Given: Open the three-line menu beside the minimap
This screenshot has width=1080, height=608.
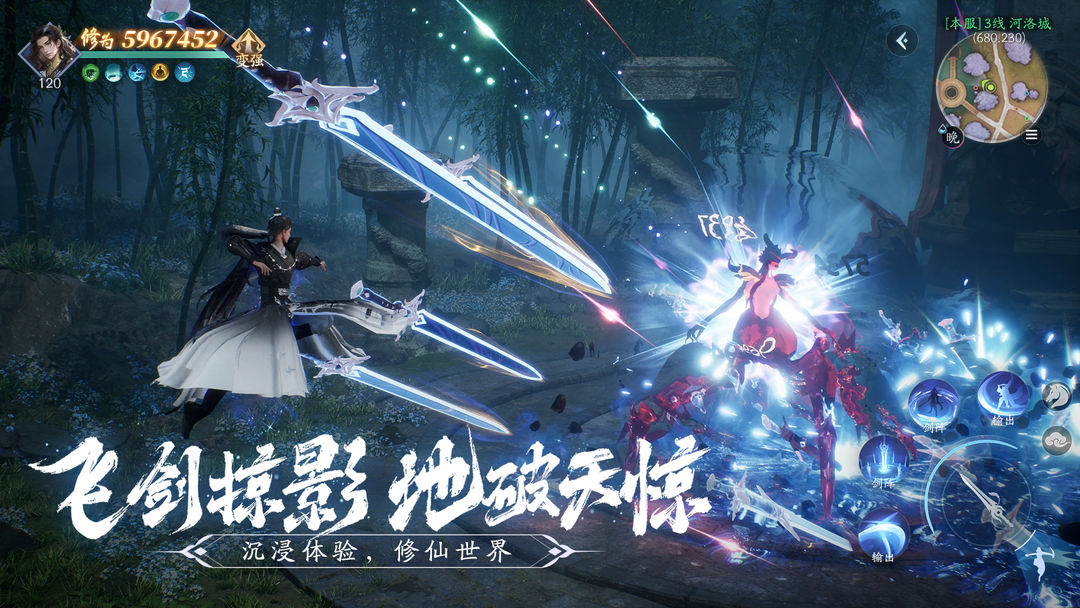Looking at the screenshot, I should (x=1031, y=135).
